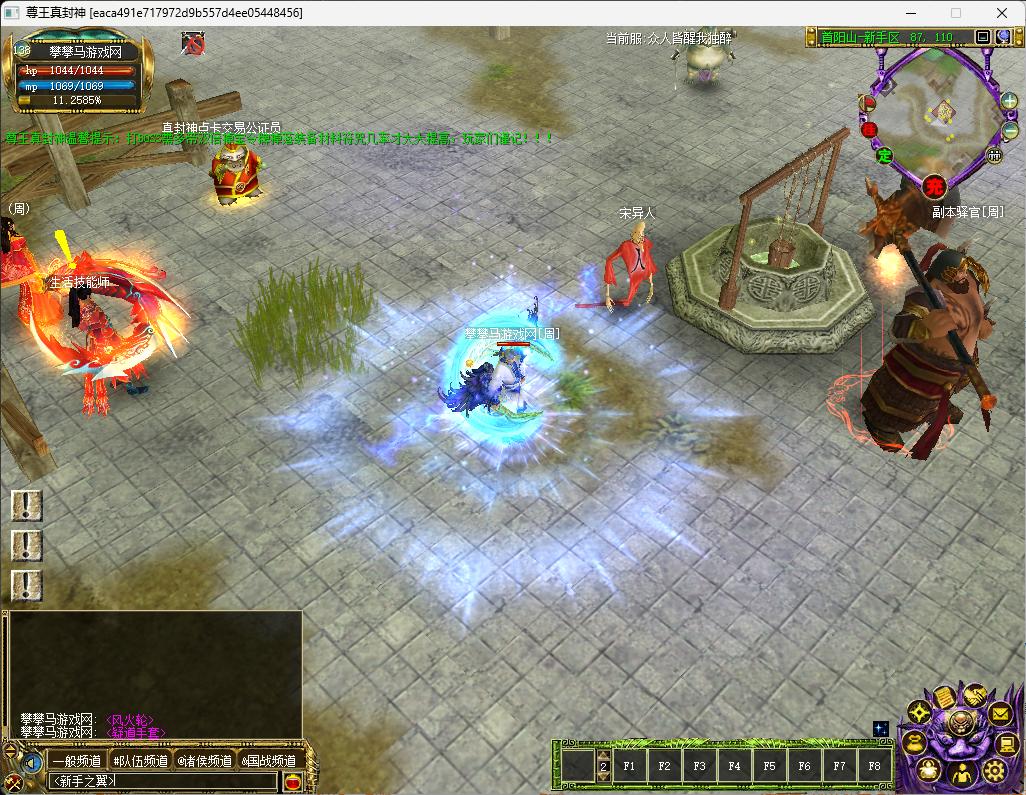Screen dimensions: 1026x795
Task: Choose the &国战频道 chat tab
Action: coord(269,761)
